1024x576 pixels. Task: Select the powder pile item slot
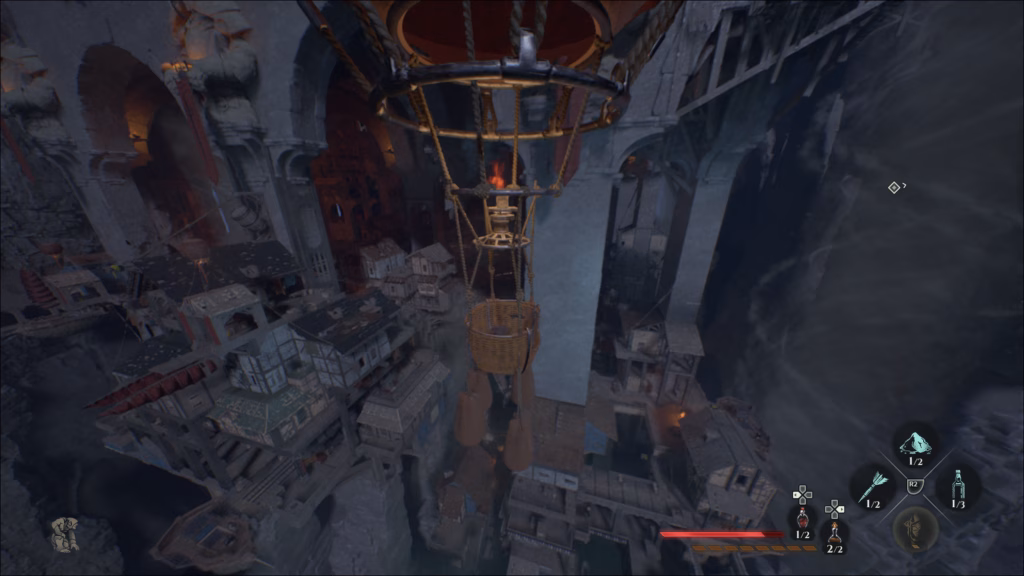pyautogui.click(x=914, y=442)
